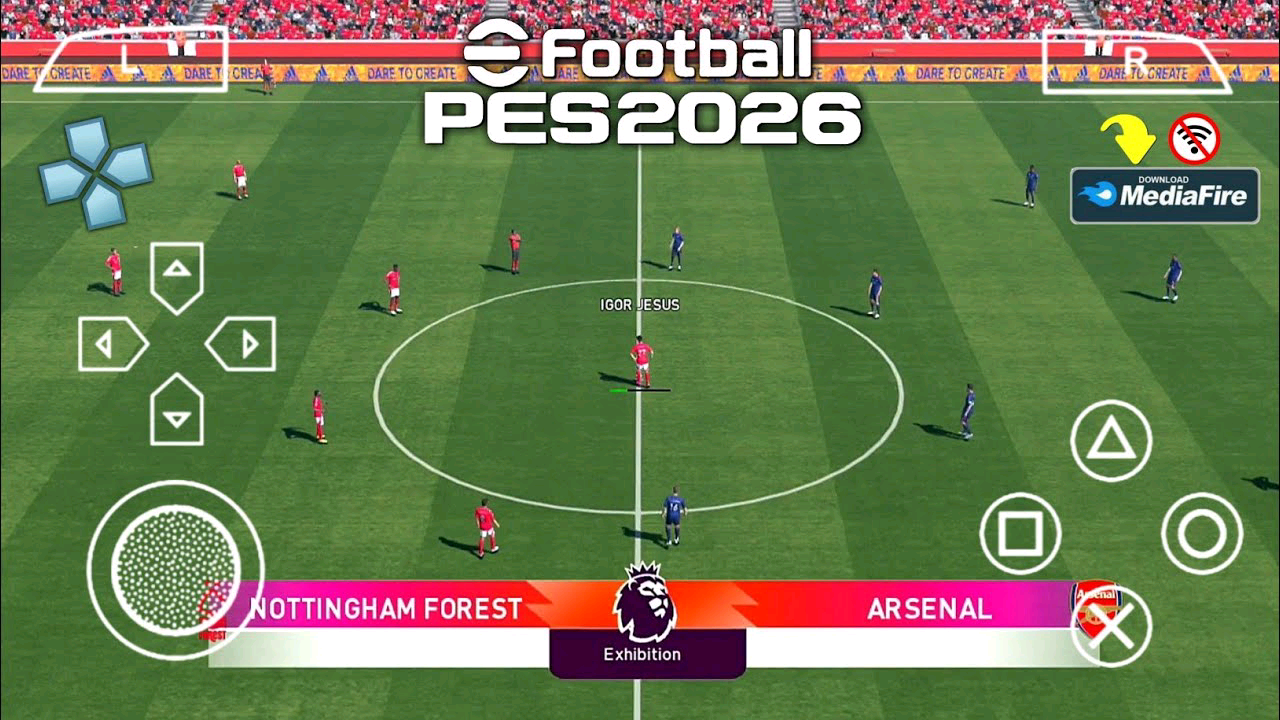Screen dimensions: 1280x720
Task: Tap the Arsenal club crest
Action: pyautogui.click(x=1095, y=607)
